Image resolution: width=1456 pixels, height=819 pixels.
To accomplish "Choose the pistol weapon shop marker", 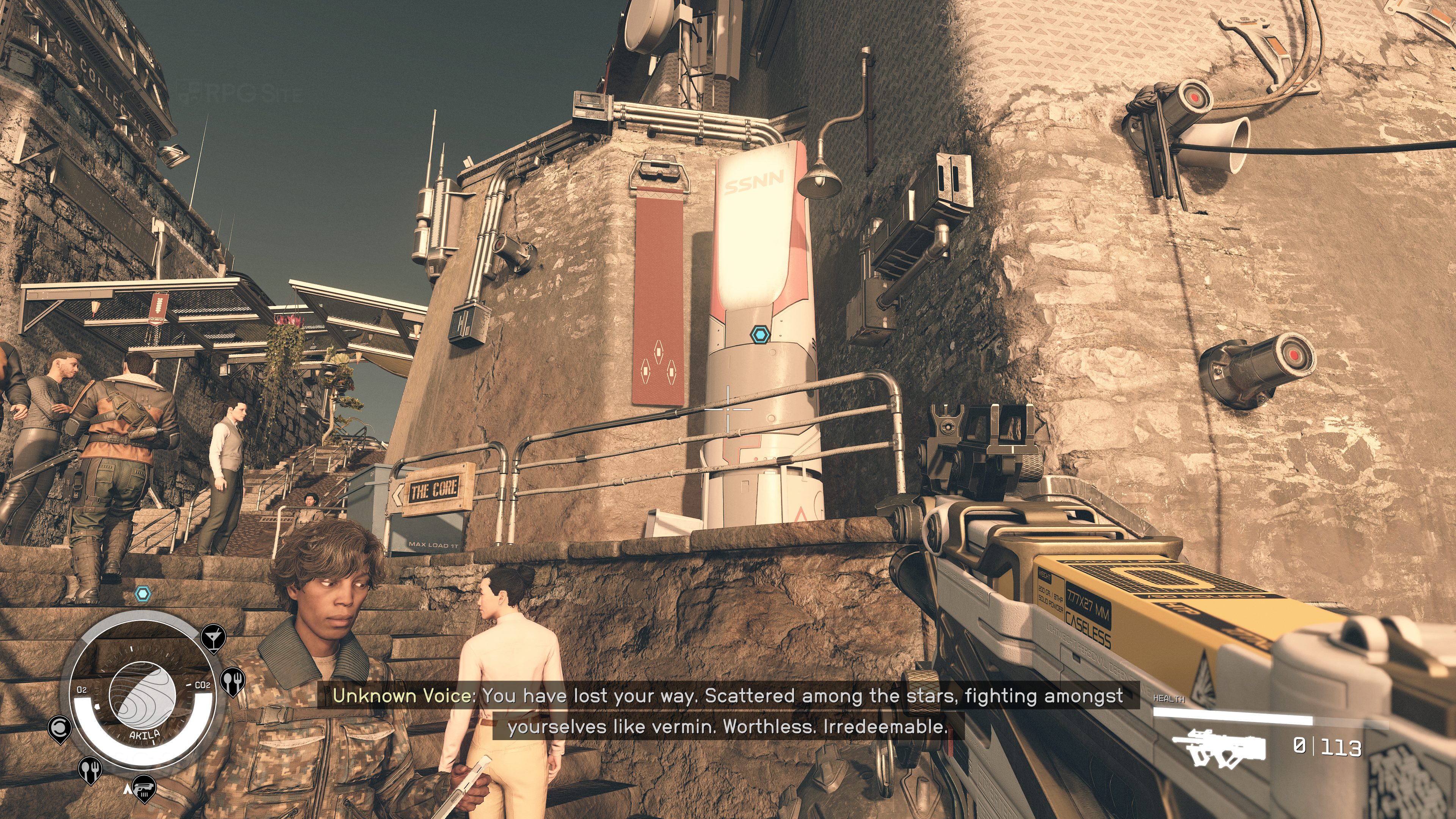I will click(144, 788).
